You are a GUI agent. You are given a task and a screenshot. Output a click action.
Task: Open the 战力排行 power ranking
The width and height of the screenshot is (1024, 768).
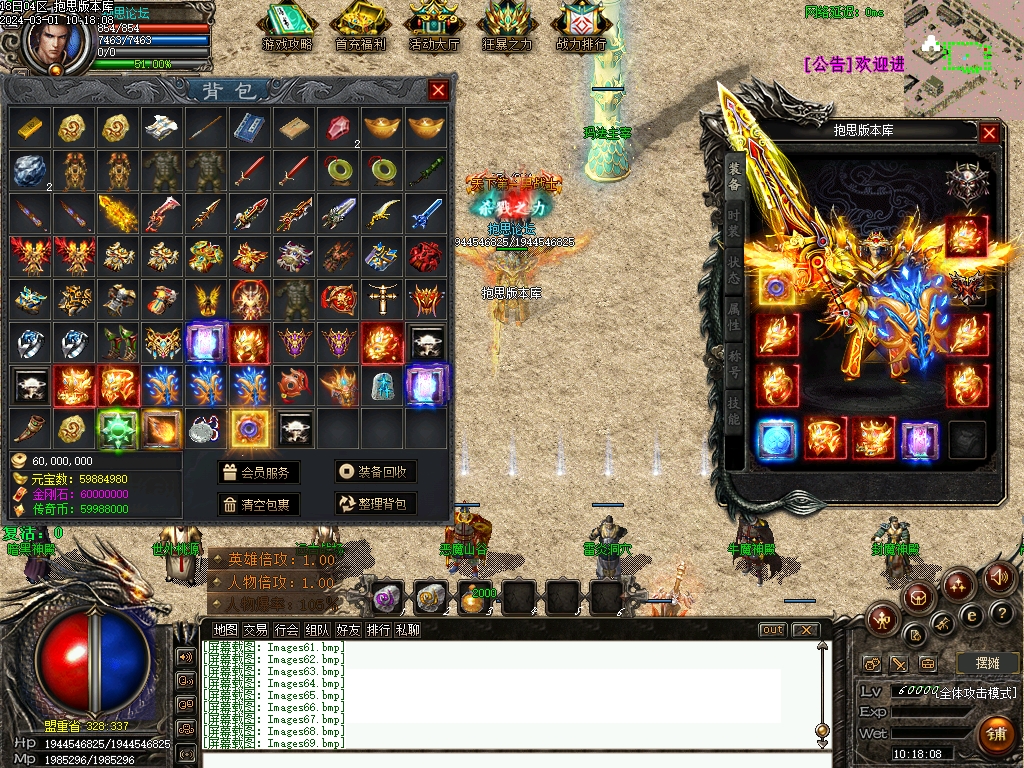(581, 28)
